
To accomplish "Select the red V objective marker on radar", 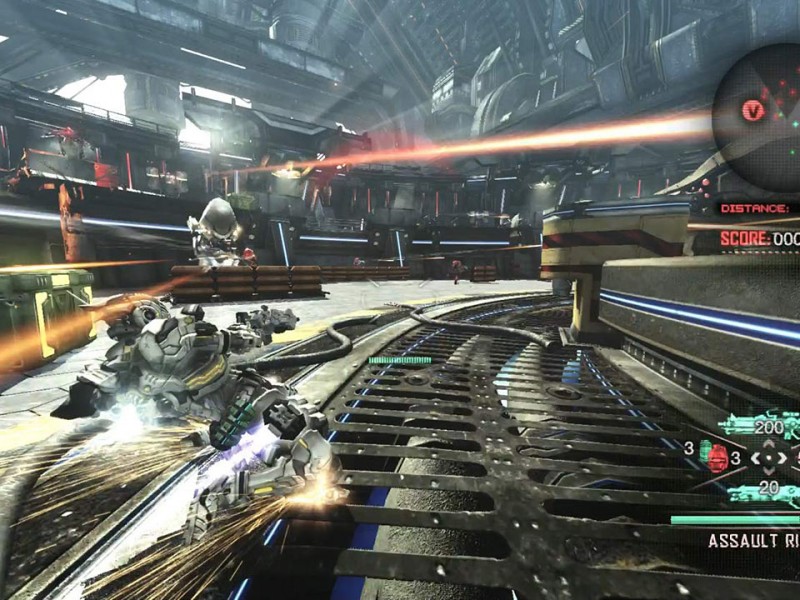I will click(752, 110).
